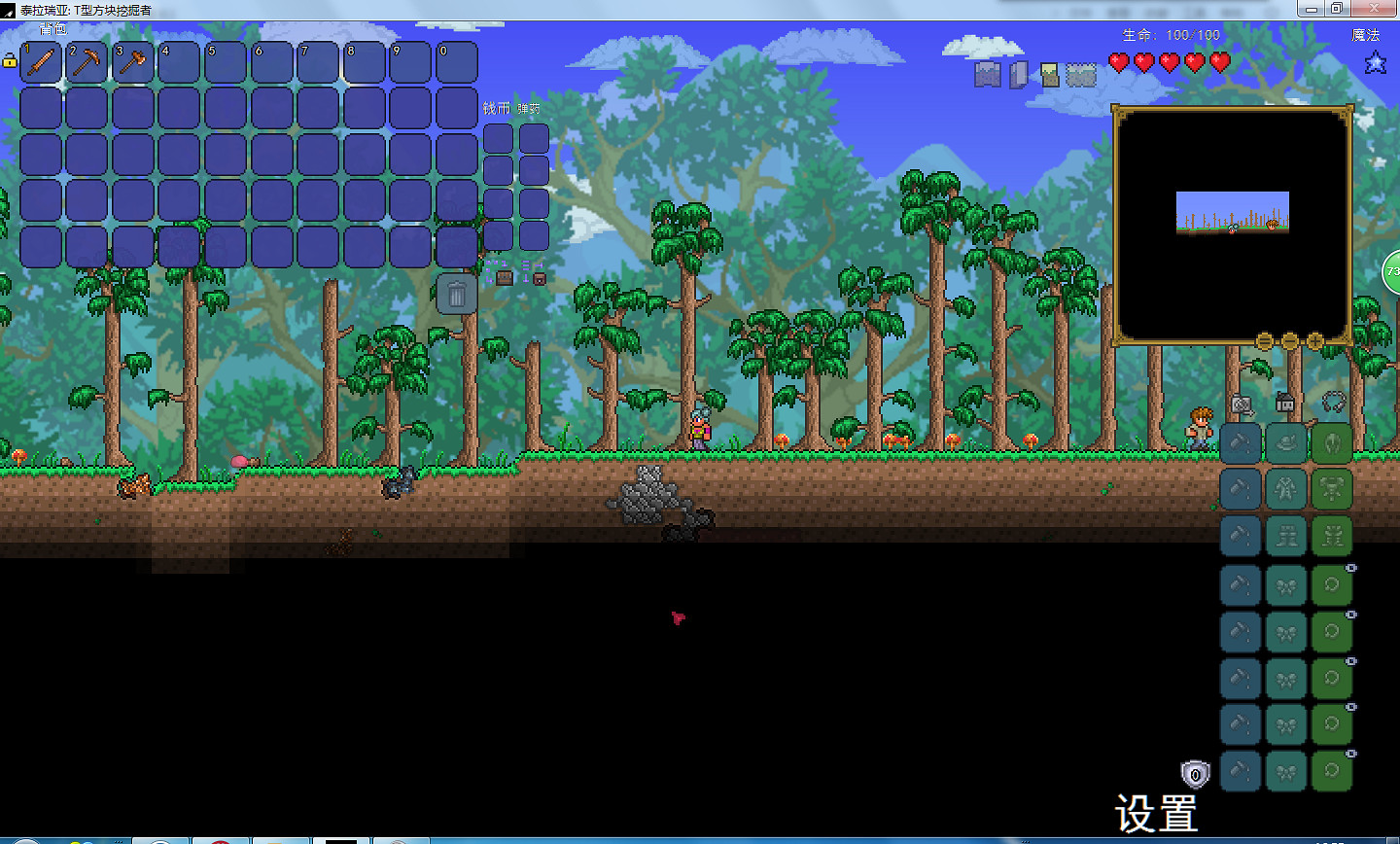Toggle visibility of the first accessory slot
1400x844 pixels.
(1351, 568)
